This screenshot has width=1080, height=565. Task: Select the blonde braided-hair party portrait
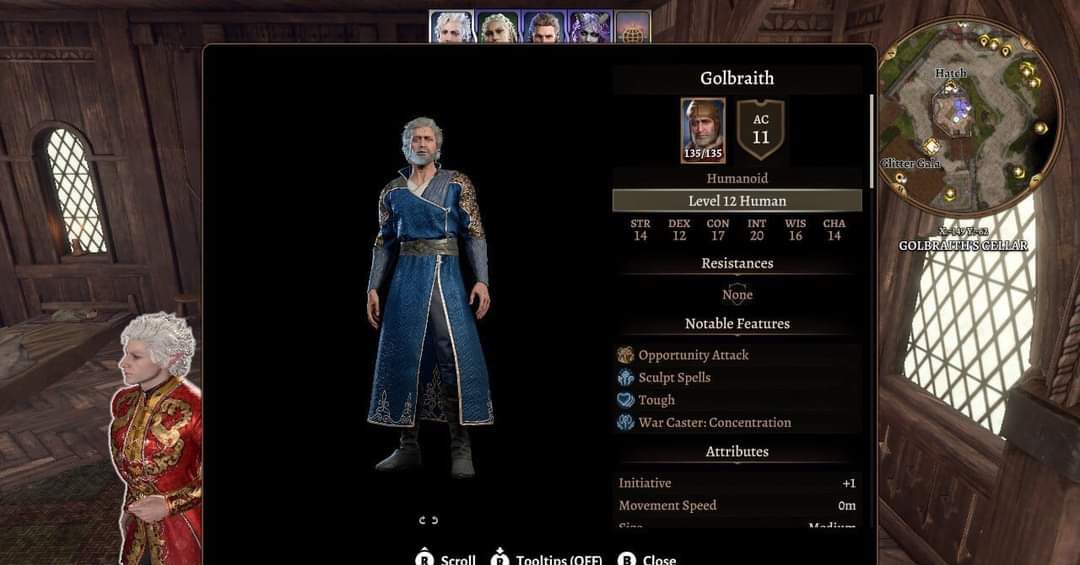coord(497,27)
